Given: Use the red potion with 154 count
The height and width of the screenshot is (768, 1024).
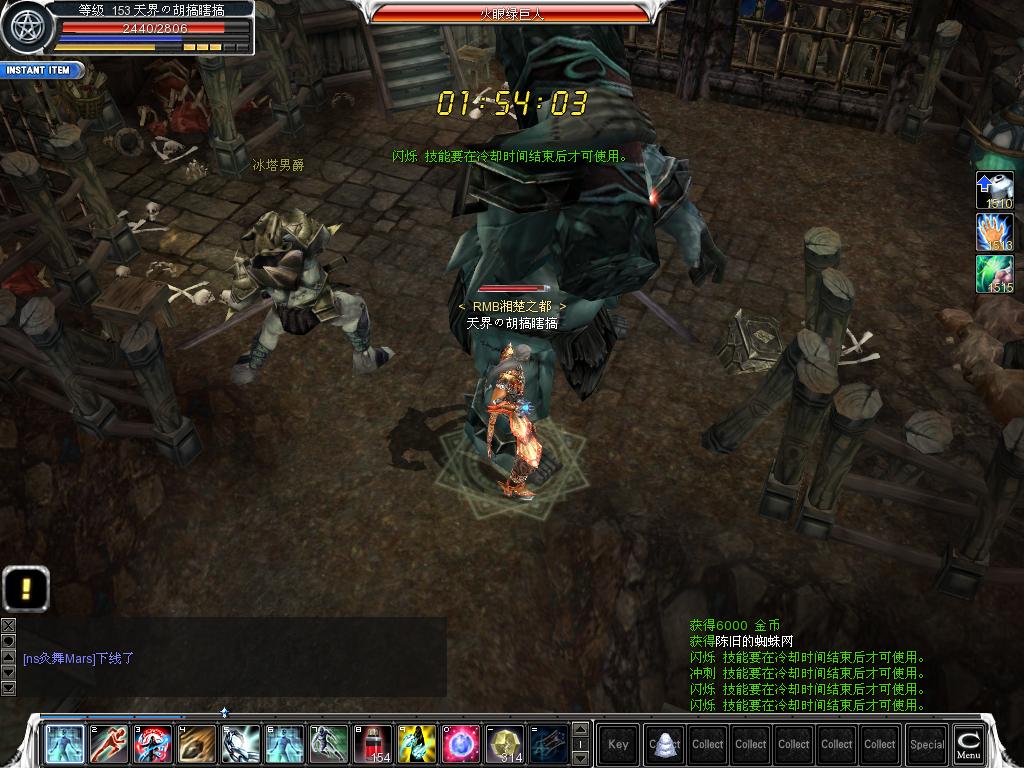Looking at the screenshot, I should tap(373, 744).
